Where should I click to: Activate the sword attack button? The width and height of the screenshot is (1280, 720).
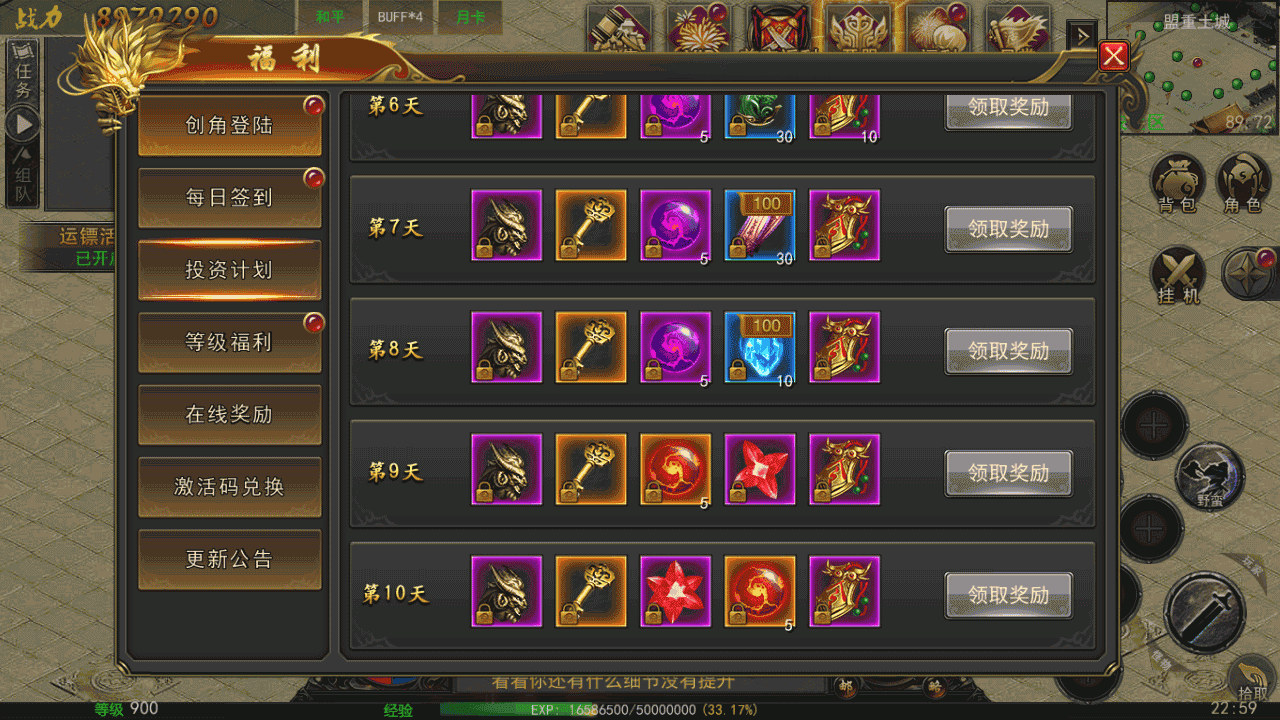point(1204,612)
